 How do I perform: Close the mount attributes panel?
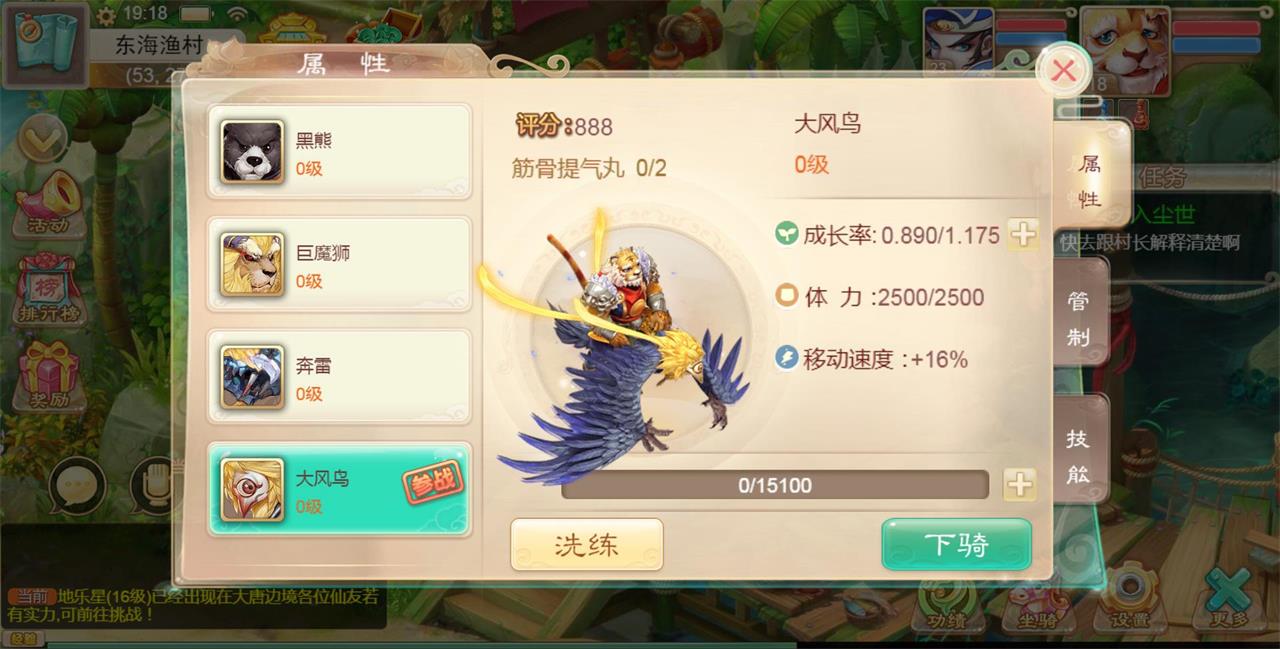tap(1063, 71)
